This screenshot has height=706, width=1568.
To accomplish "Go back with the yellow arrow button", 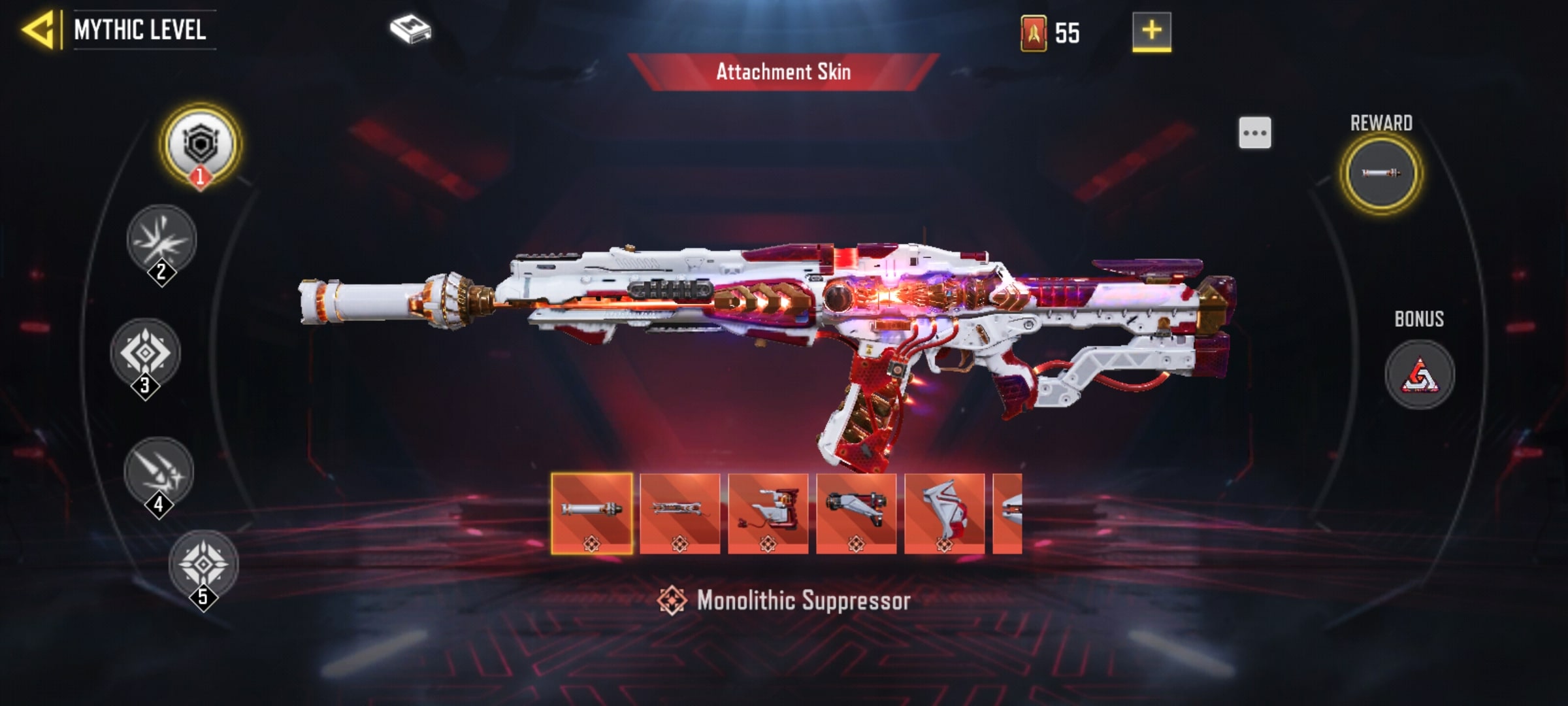I will pos(39,30).
